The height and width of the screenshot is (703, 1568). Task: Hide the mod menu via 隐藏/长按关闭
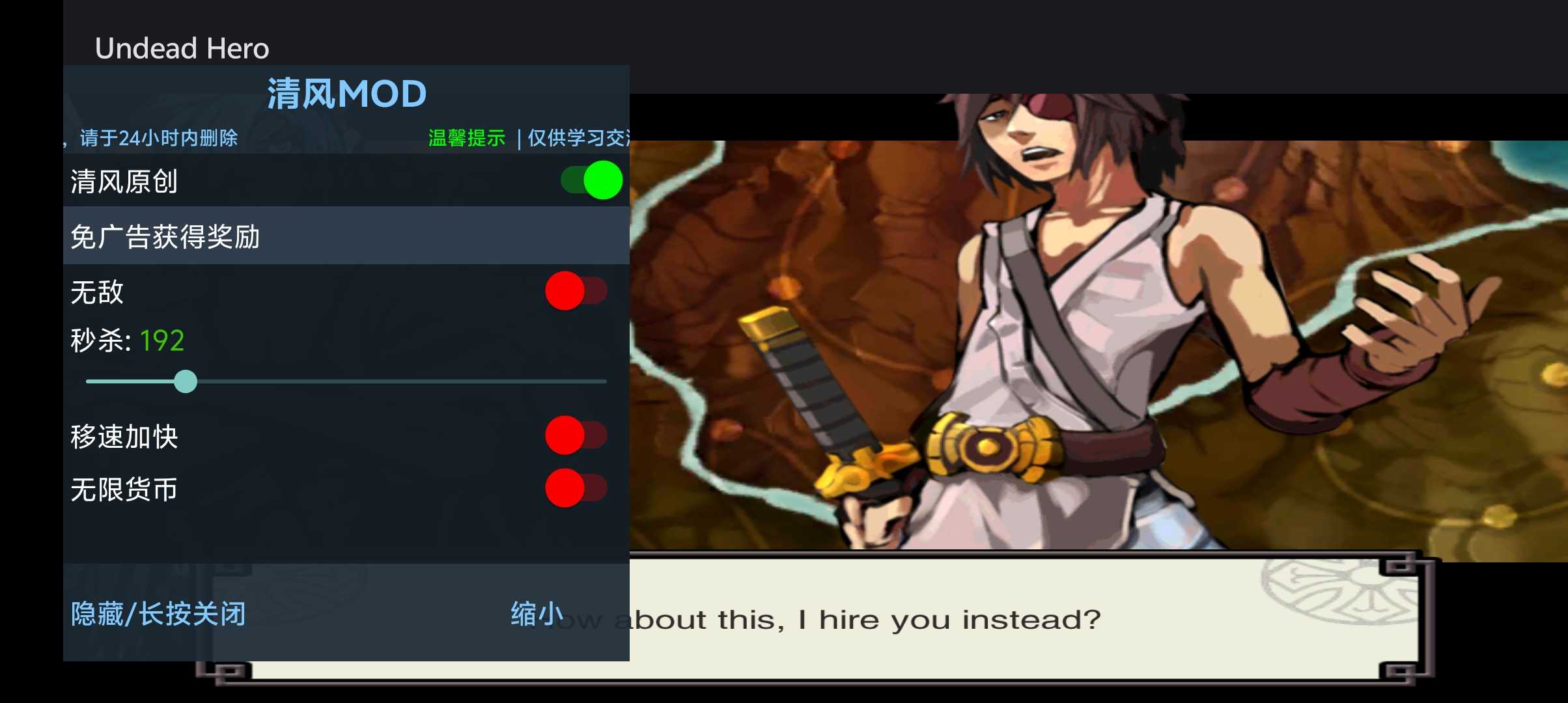158,614
